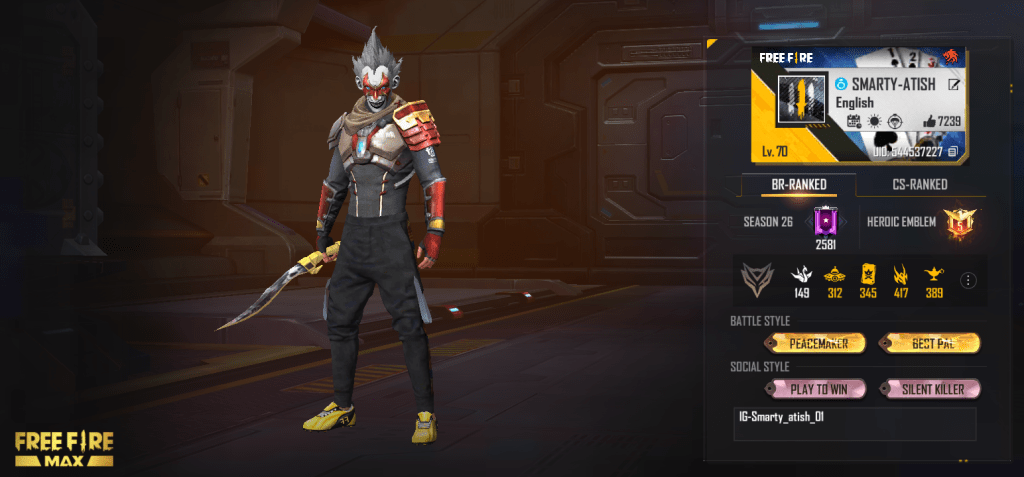
Task: Click the IG-Smarty_atish_01 signature box
Action: [854, 423]
